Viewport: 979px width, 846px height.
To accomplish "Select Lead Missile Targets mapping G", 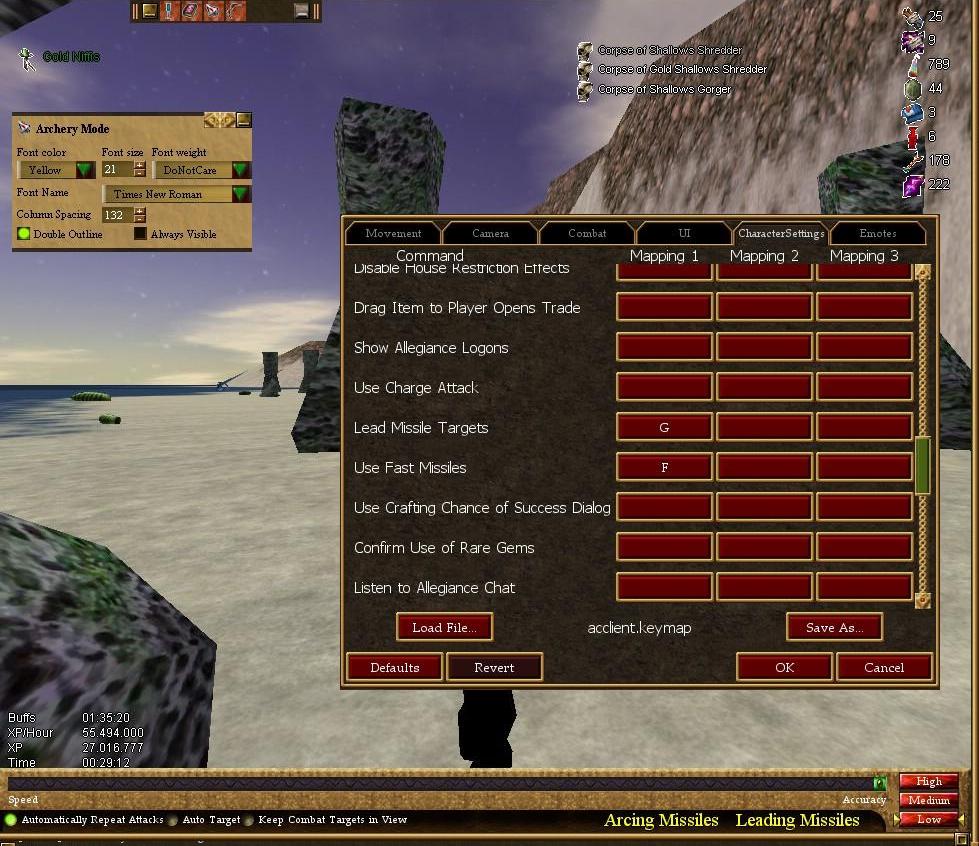I will coord(664,427).
